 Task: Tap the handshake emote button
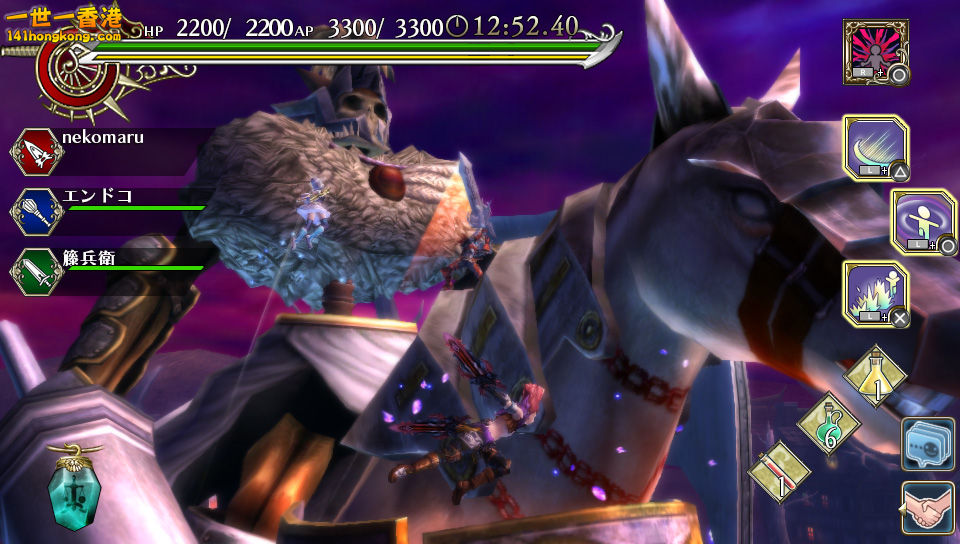927,508
